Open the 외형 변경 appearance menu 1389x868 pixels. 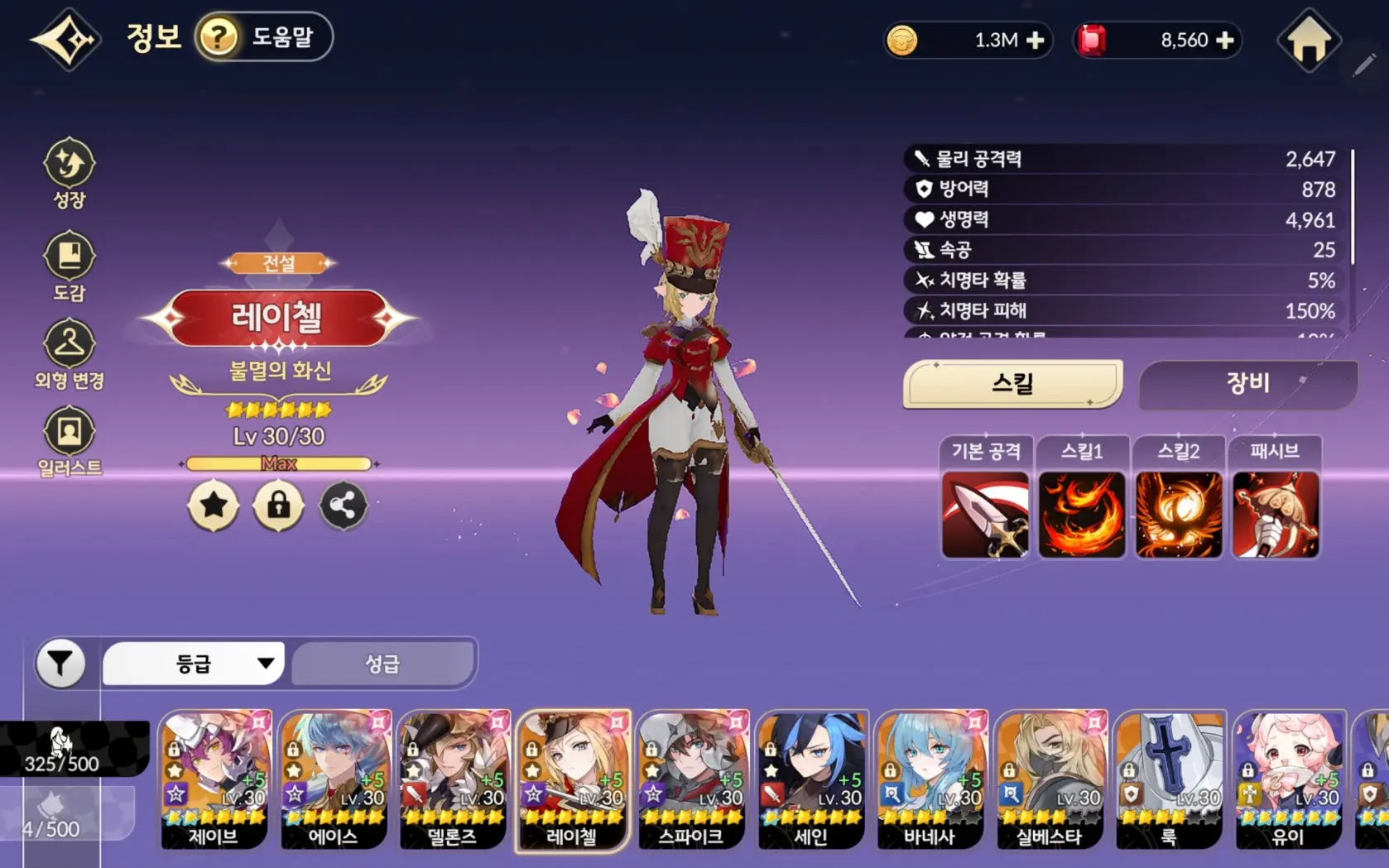[x=70, y=354]
